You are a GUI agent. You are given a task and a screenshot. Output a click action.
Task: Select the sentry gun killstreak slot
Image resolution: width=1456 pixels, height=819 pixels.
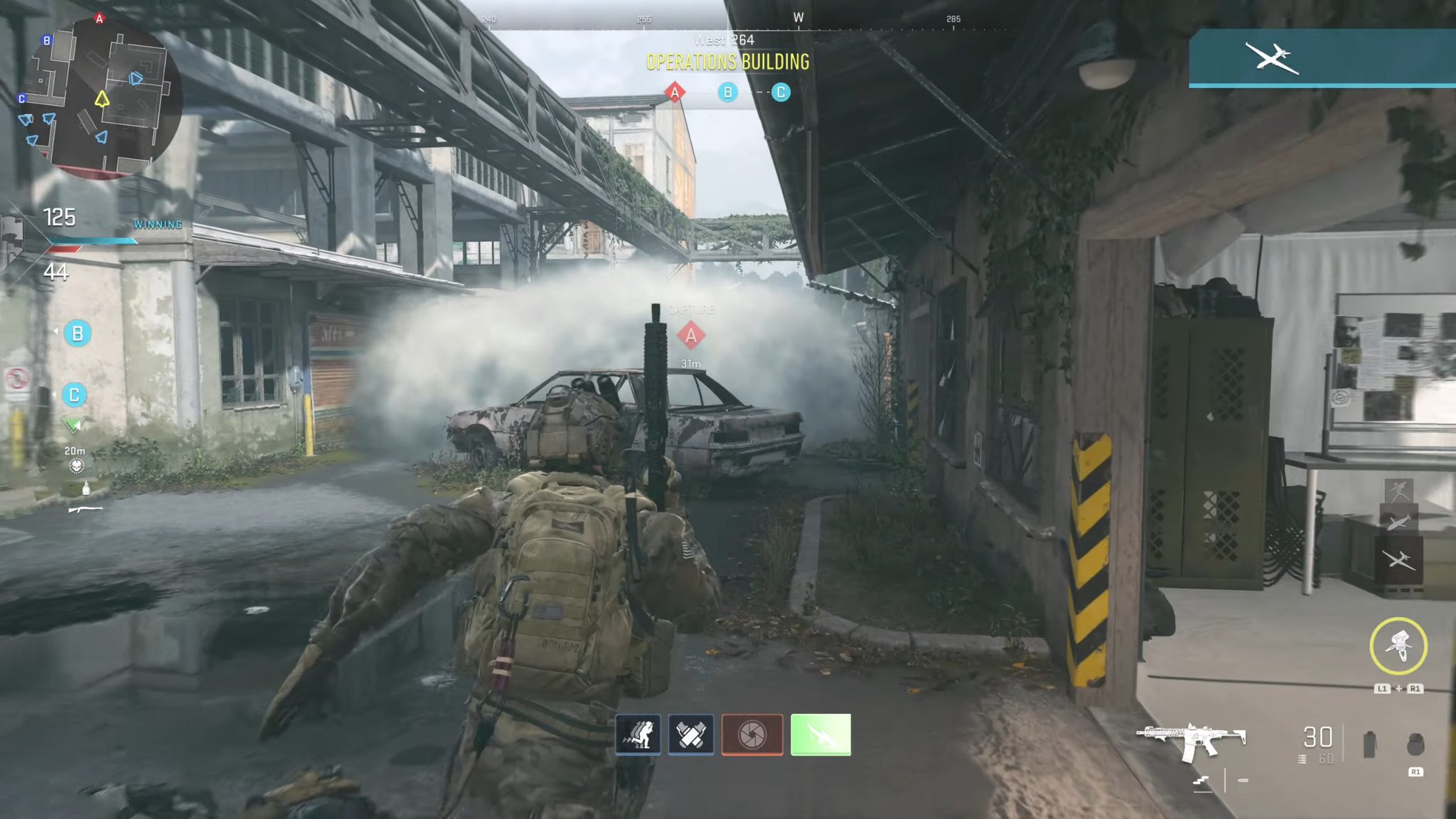pos(1398,490)
